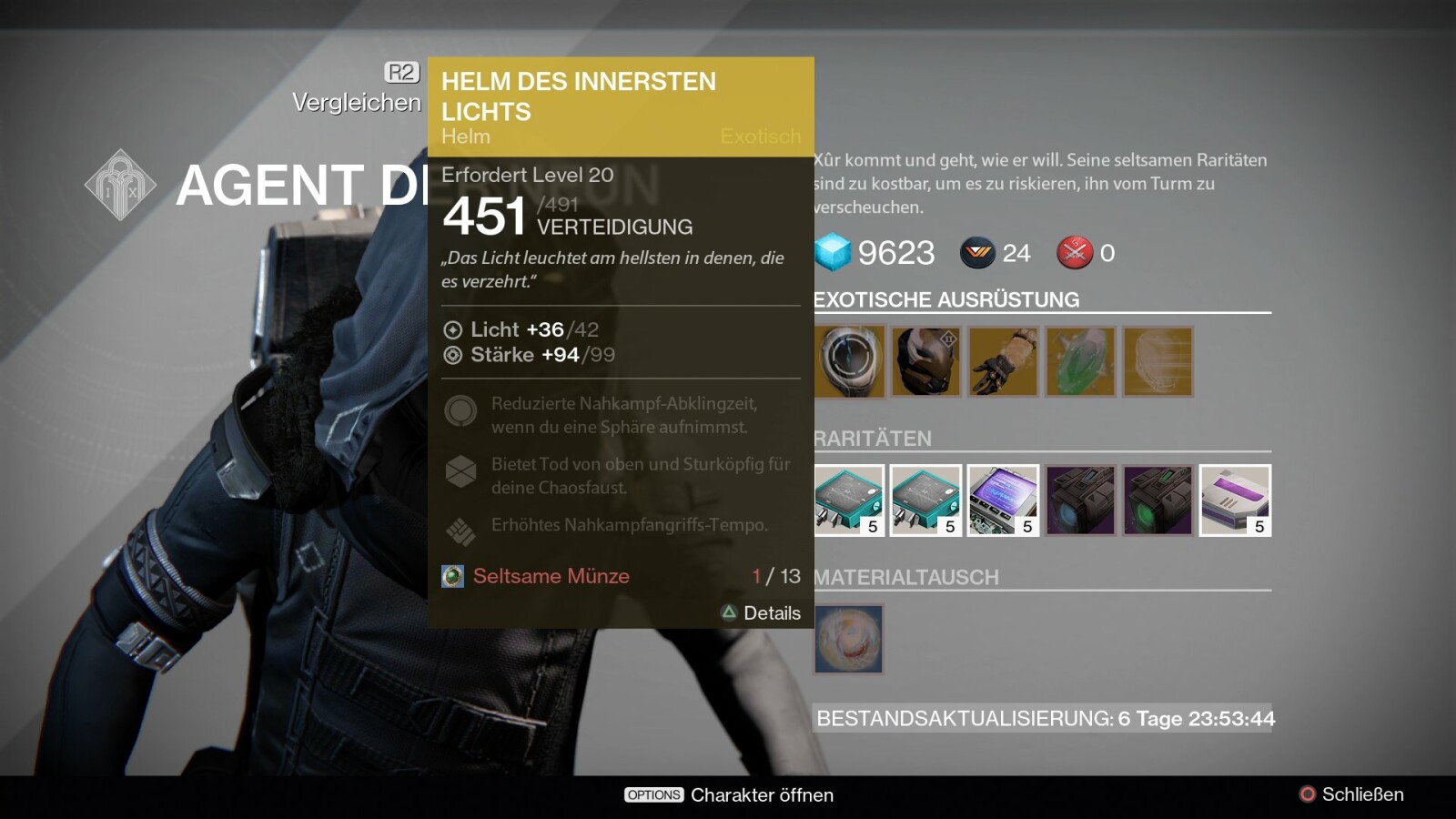Choose the dark box with green light
The width and height of the screenshot is (1456, 819).
click(1158, 500)
